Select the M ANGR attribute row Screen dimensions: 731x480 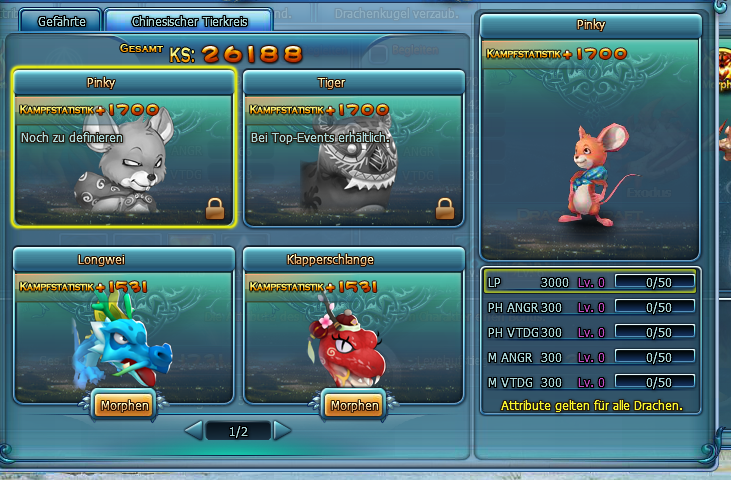590,357
